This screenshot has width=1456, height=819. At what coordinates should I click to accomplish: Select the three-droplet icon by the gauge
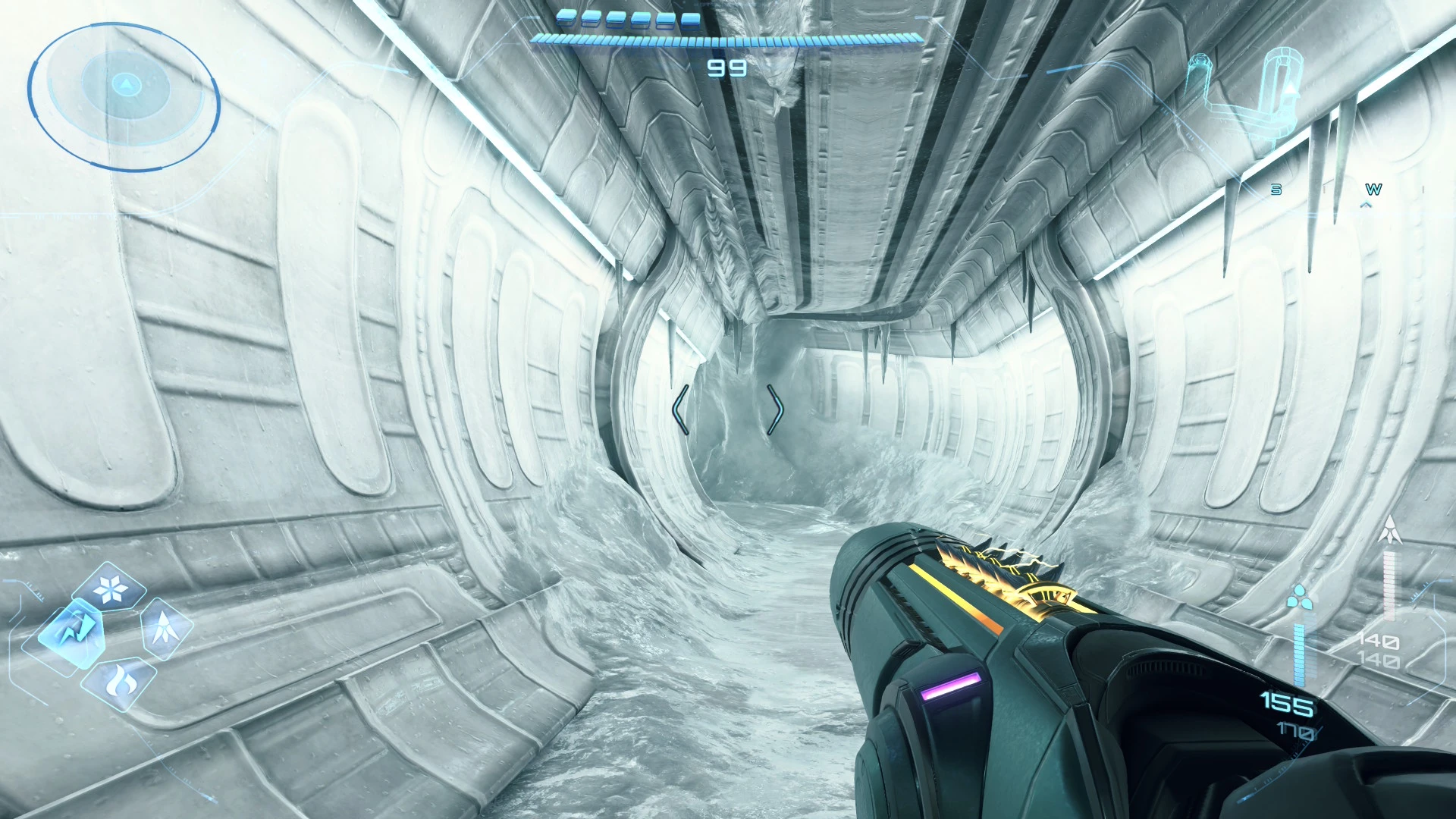point(1300,597)
